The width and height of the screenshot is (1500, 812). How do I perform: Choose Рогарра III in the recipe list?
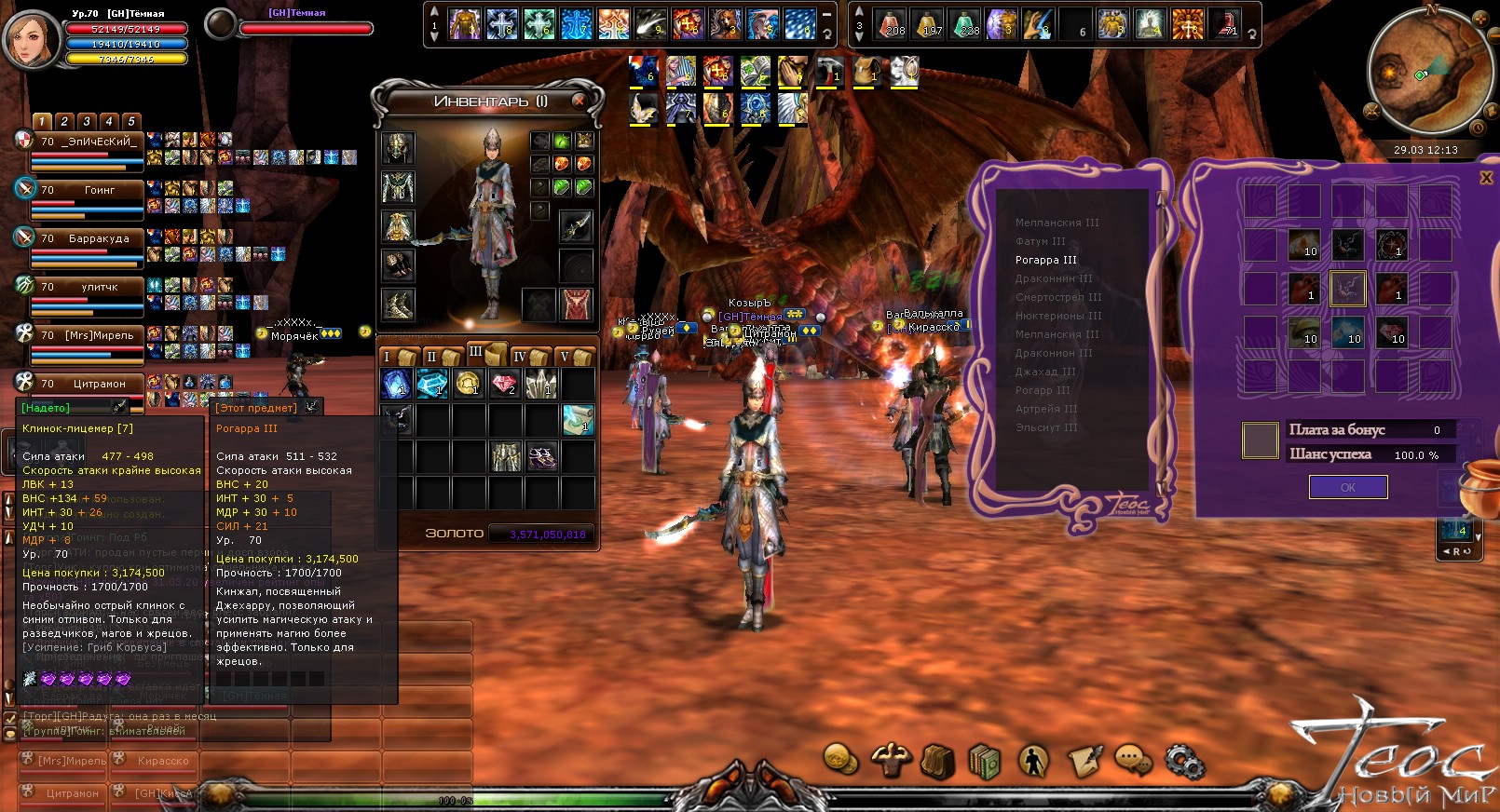click(1045, 260)
